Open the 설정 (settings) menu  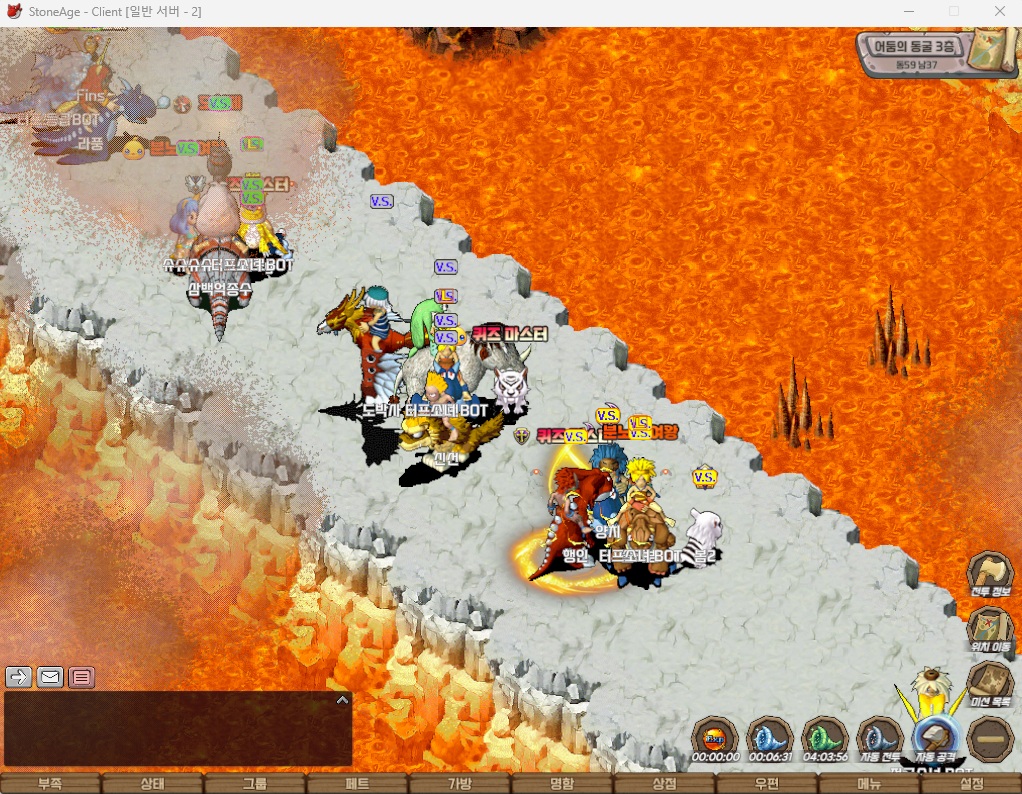click(x=971, y=784)
